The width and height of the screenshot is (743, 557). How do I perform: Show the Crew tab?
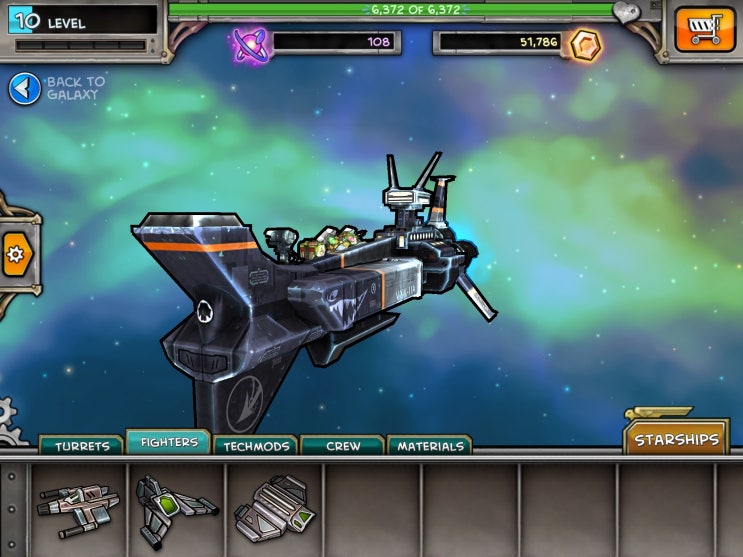click(x=343, y=446)
